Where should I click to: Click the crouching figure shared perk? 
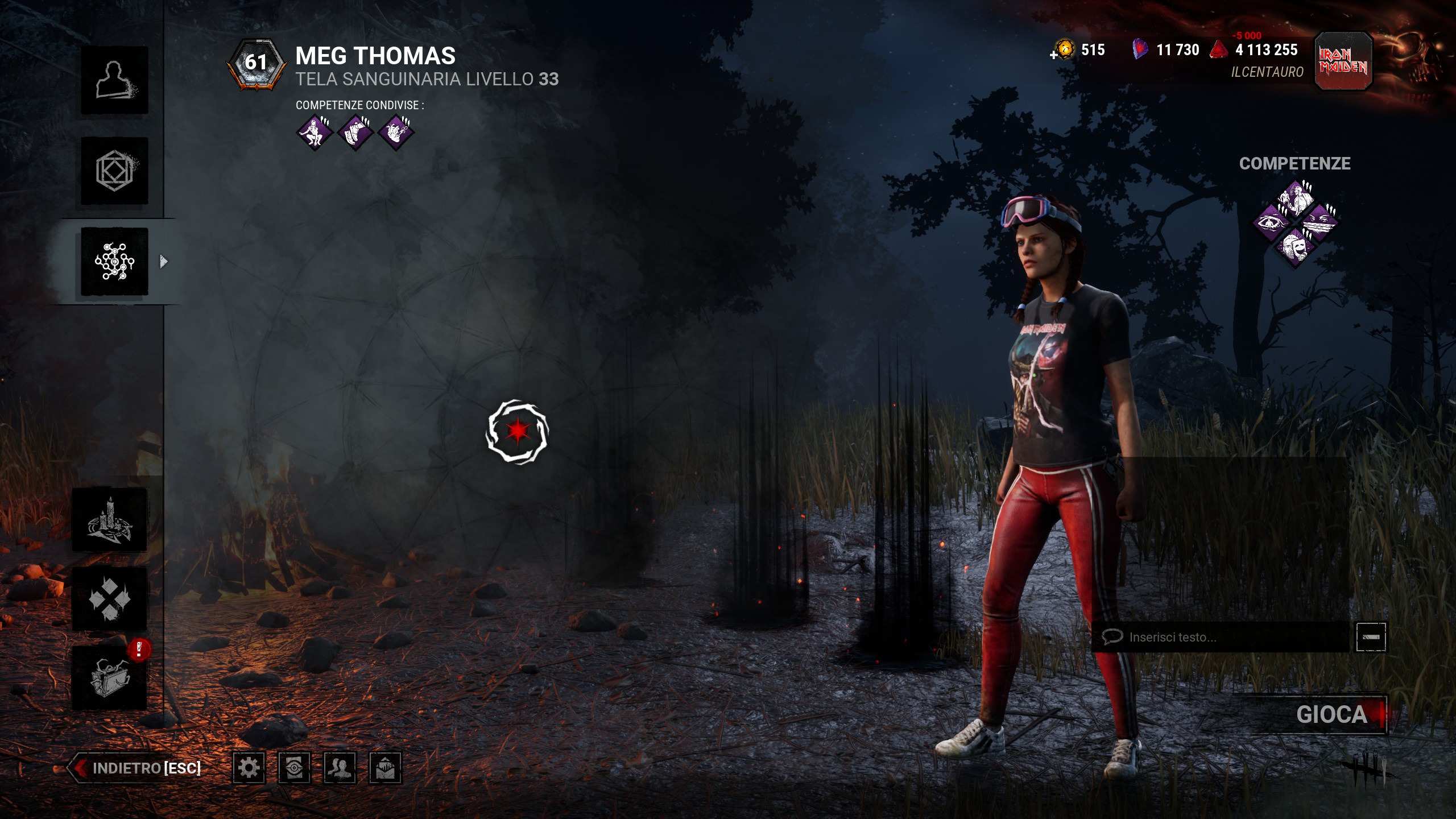point(315,133)
